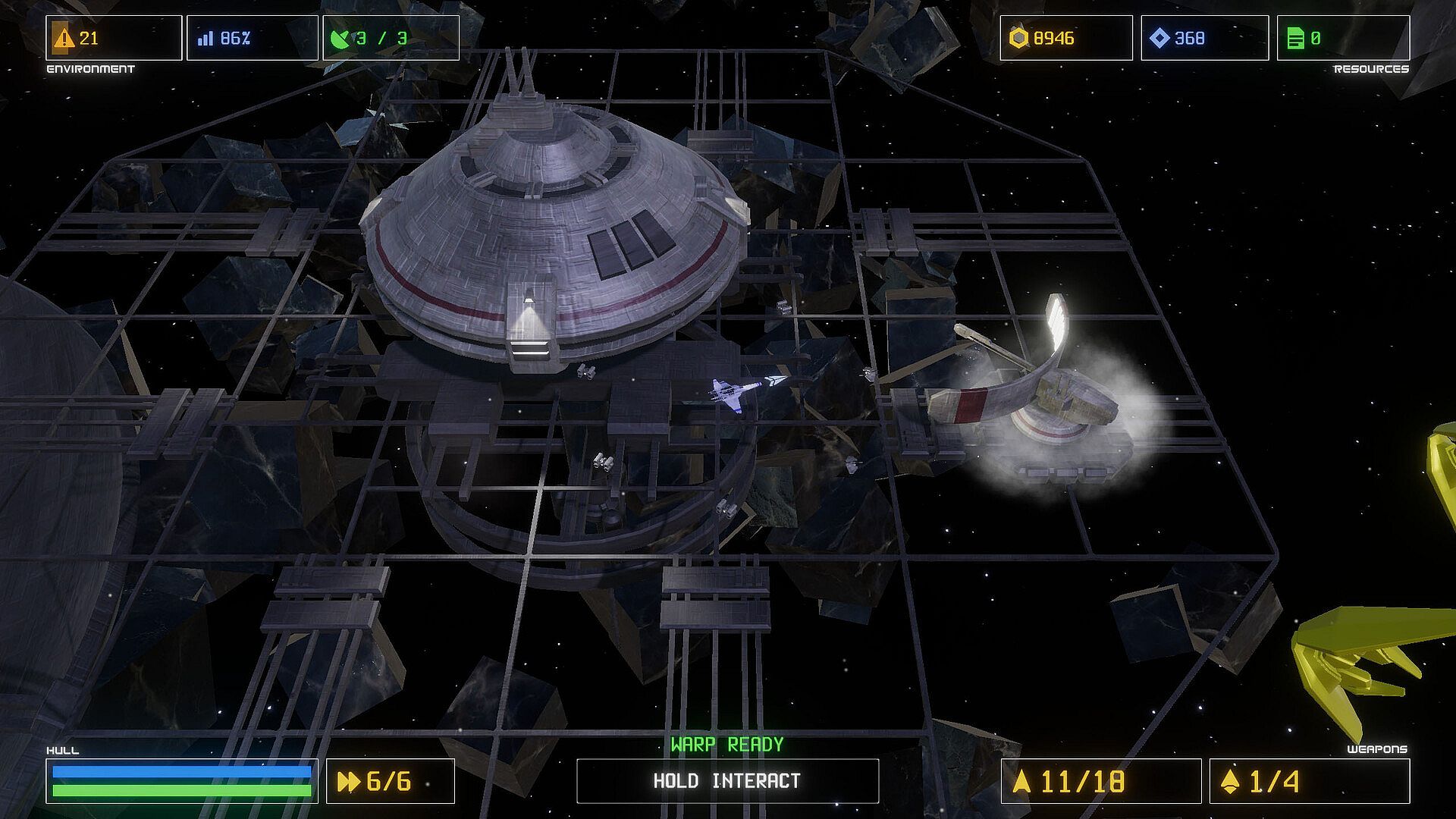Click the hazard warning triangle icon
The image size is (1456, 819).
[64, 38]
